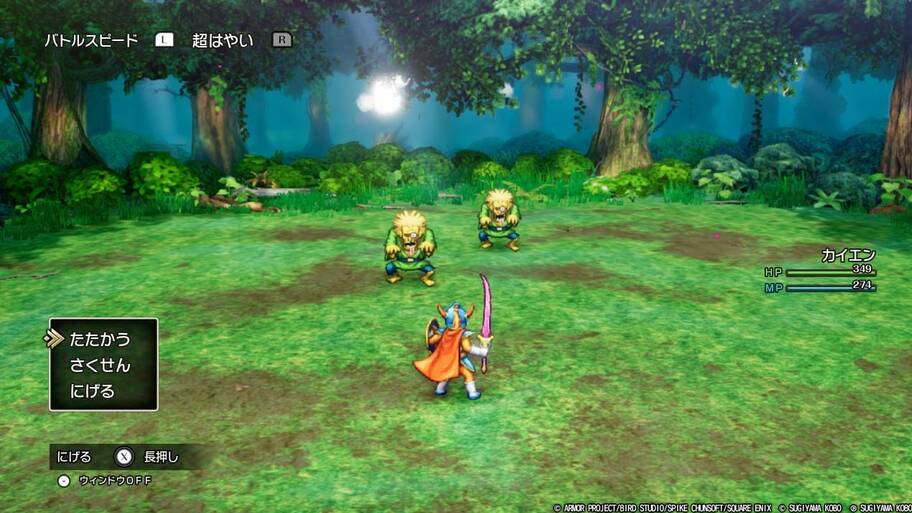Select たたかう in the battle menu

coord(100,339)
